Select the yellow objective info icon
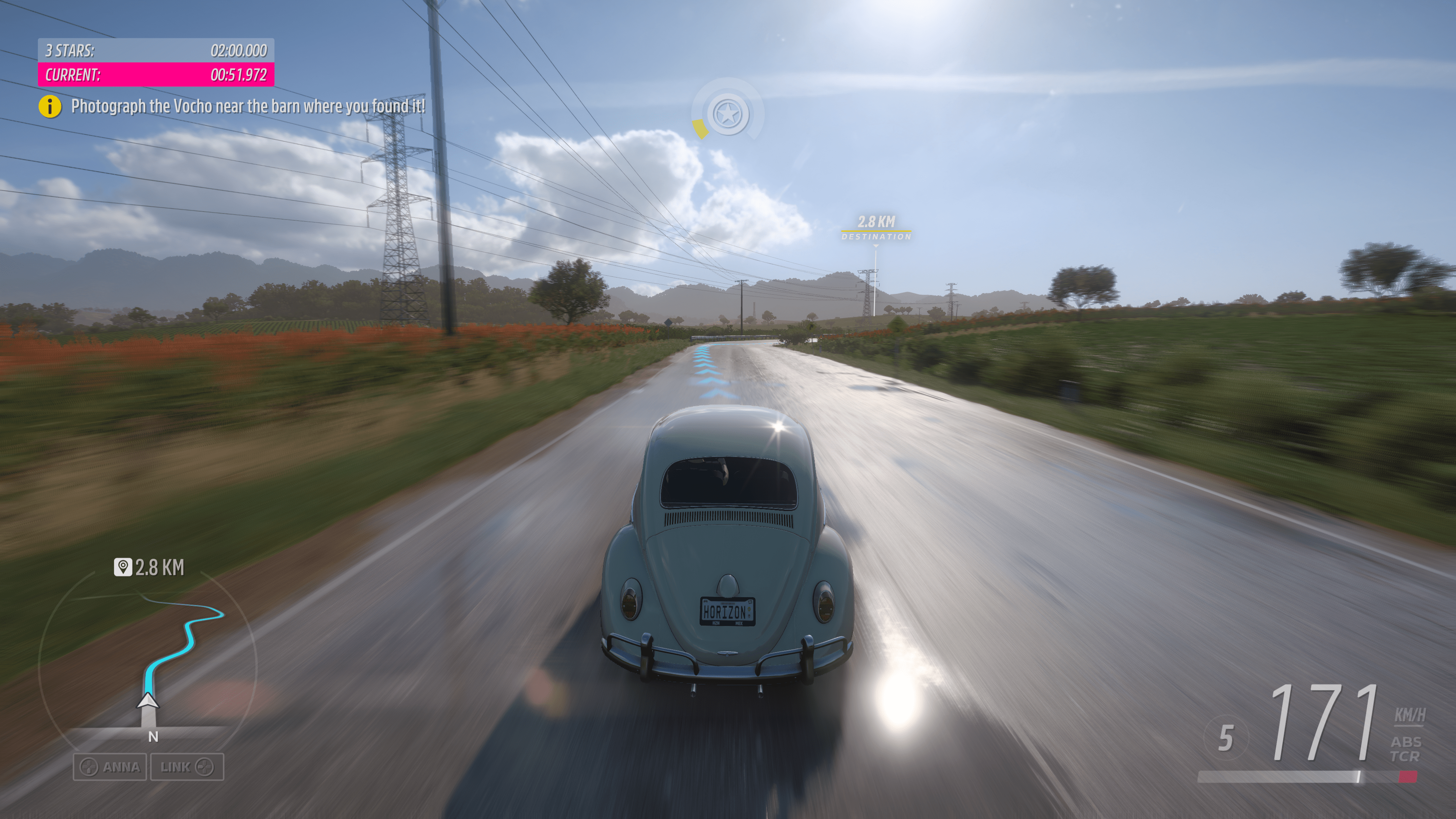 [x=50, y=106]
